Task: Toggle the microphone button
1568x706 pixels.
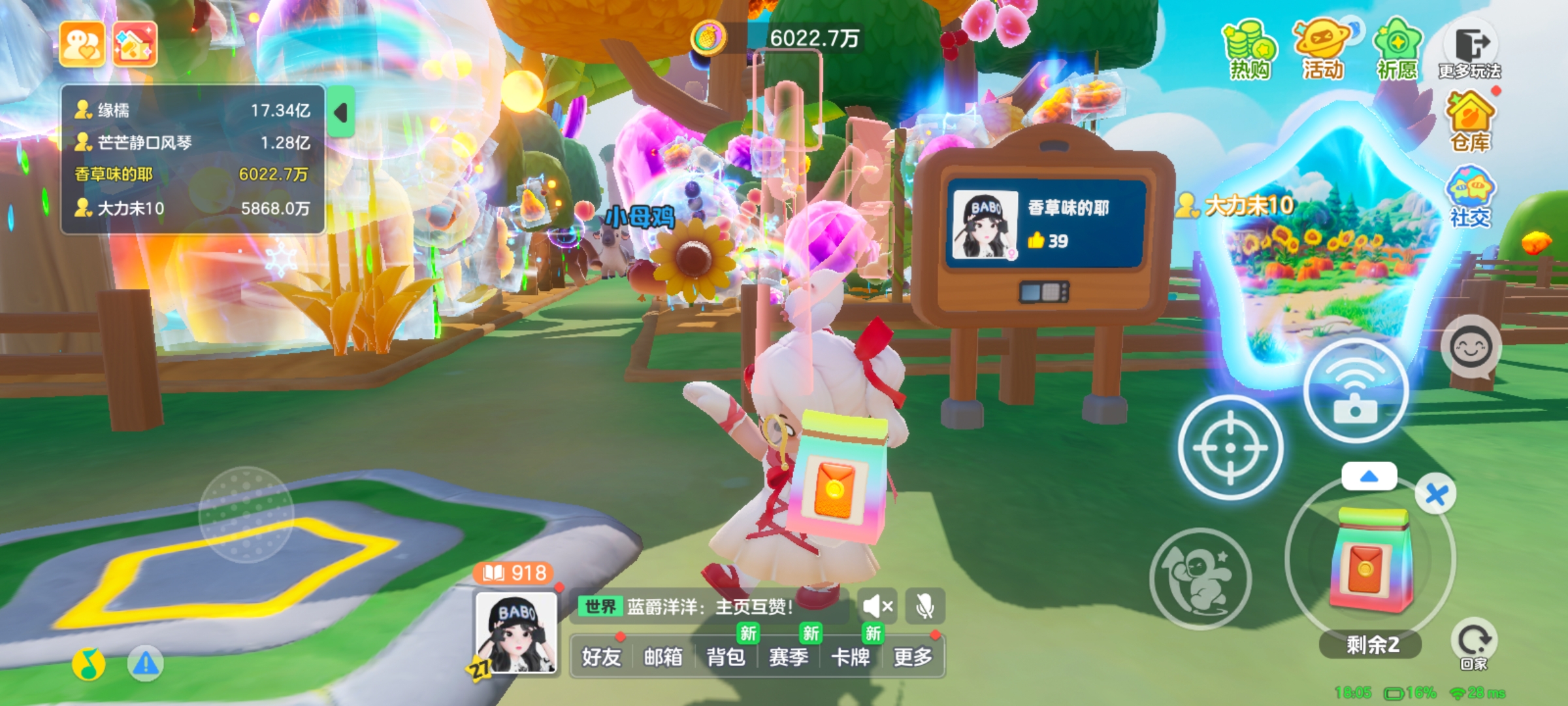Action: point(924,607)
